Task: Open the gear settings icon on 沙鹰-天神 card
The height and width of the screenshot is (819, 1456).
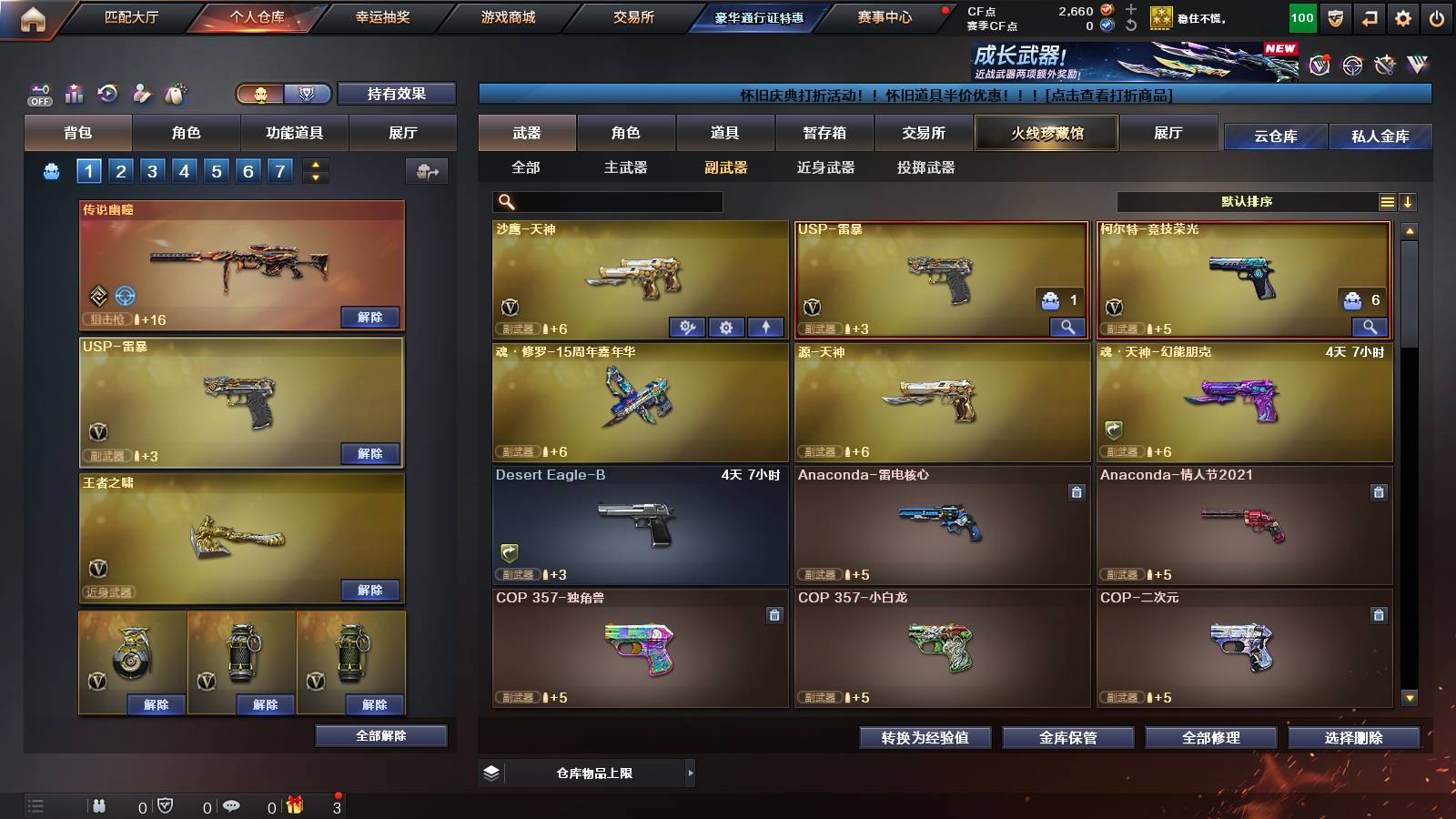Action: (727, 327)
